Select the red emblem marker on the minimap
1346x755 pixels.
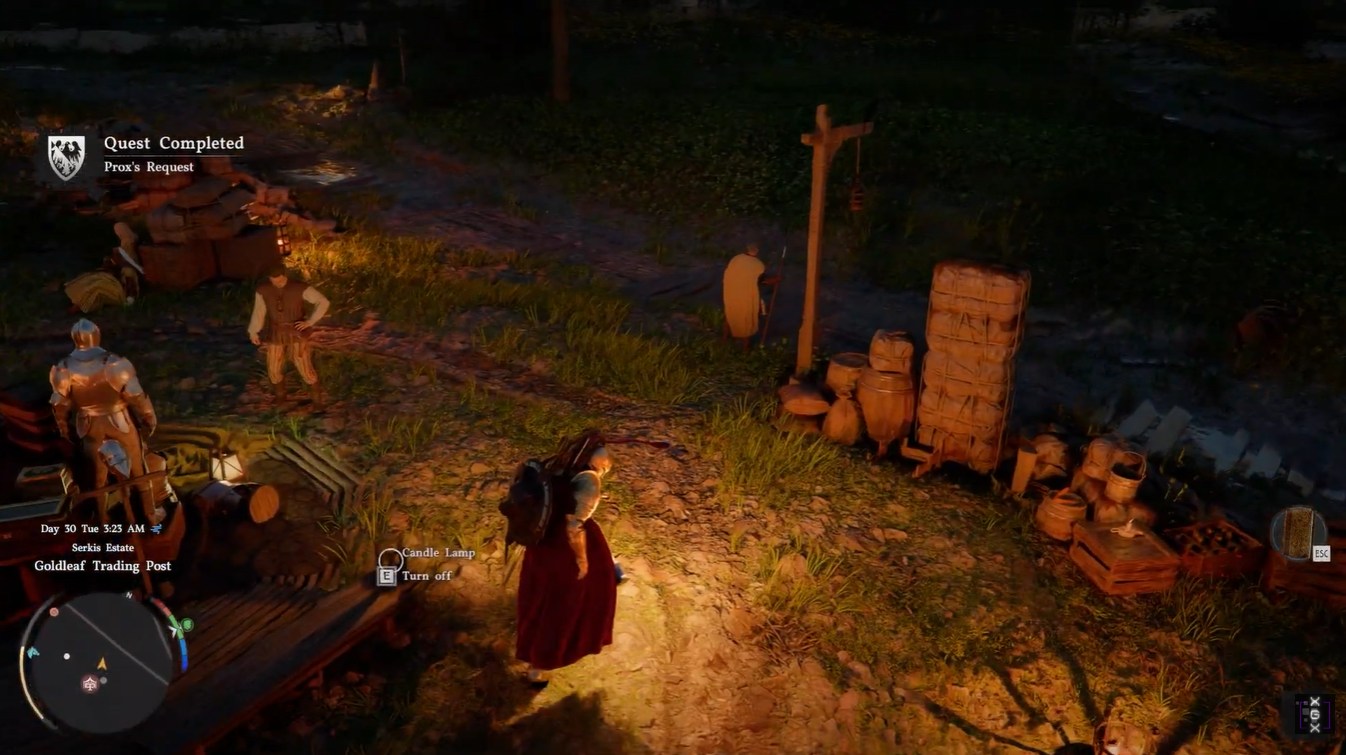pos(89,684)
